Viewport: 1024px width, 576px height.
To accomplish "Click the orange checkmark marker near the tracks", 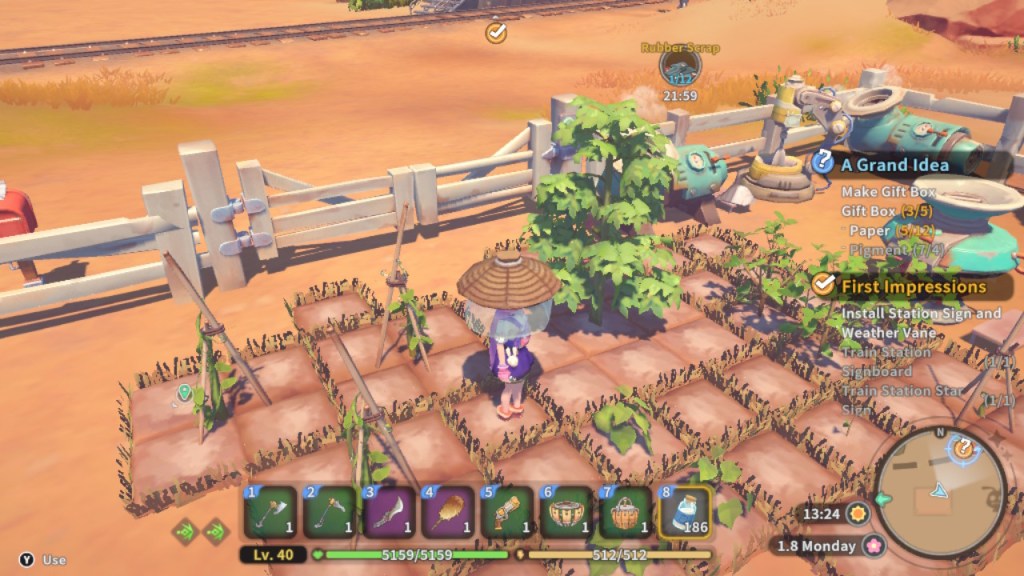I will click(496, 33).
